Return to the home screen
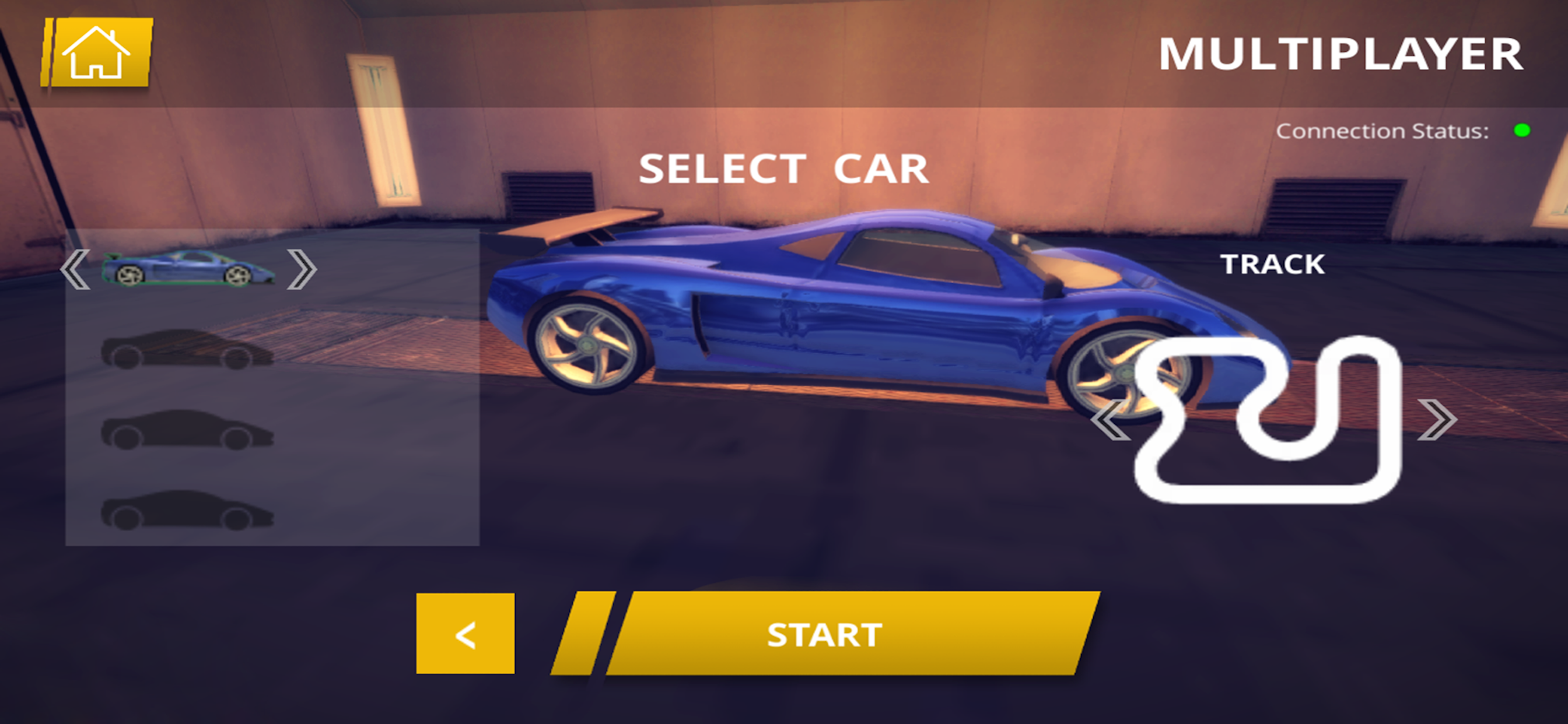Image resolution: width=1568 pixels, height=724 pixels. click(x=97, y=52)
